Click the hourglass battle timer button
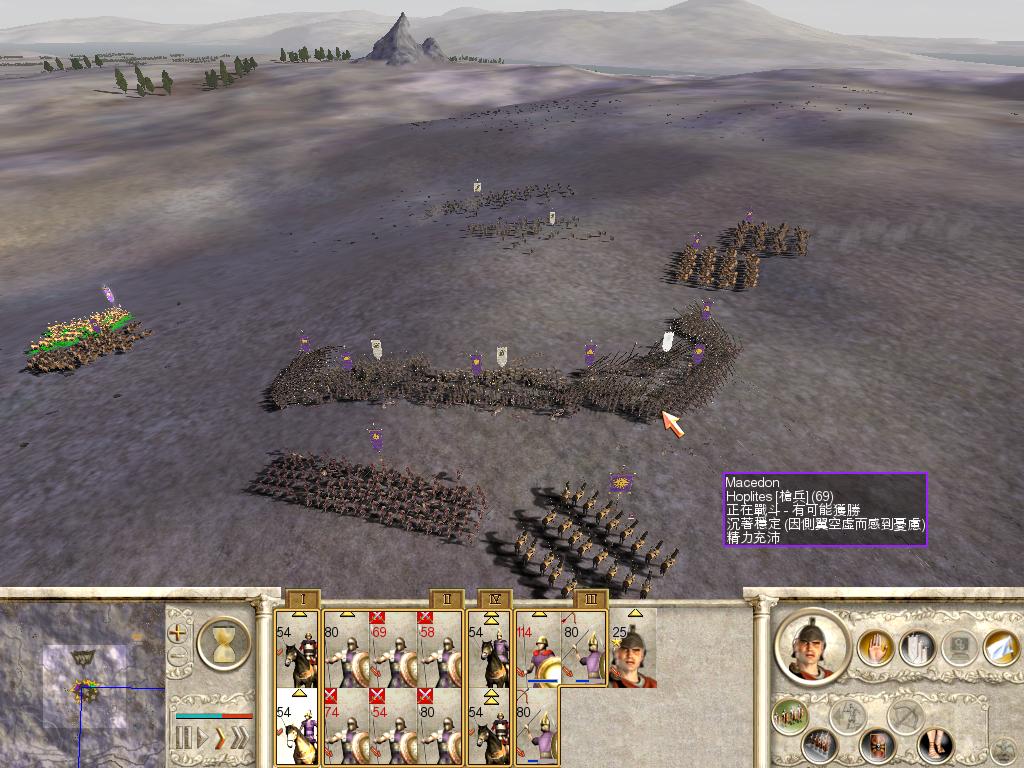1024x768 pixels. coord(223,642)
